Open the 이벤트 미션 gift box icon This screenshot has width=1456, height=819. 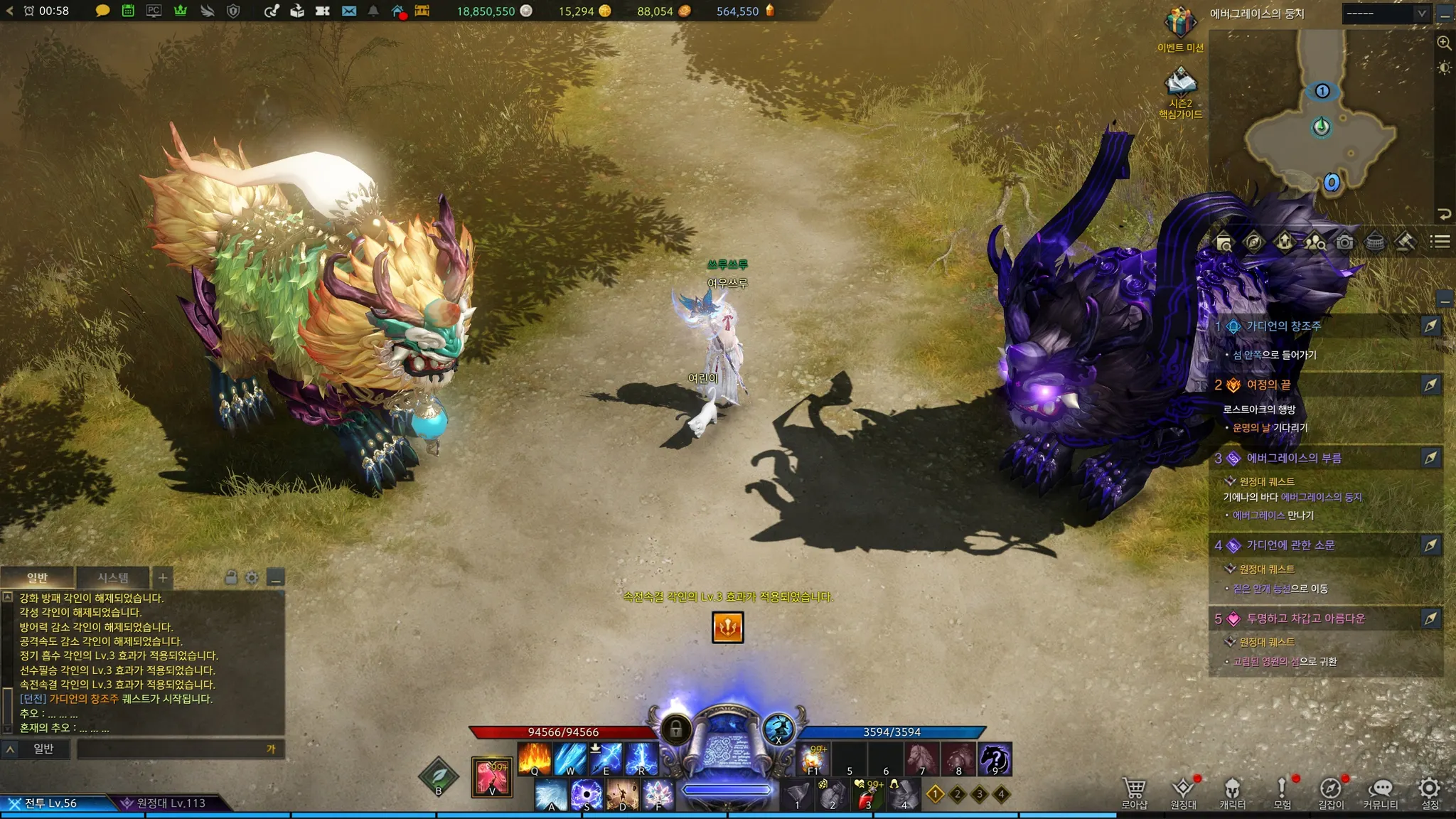1180,25
